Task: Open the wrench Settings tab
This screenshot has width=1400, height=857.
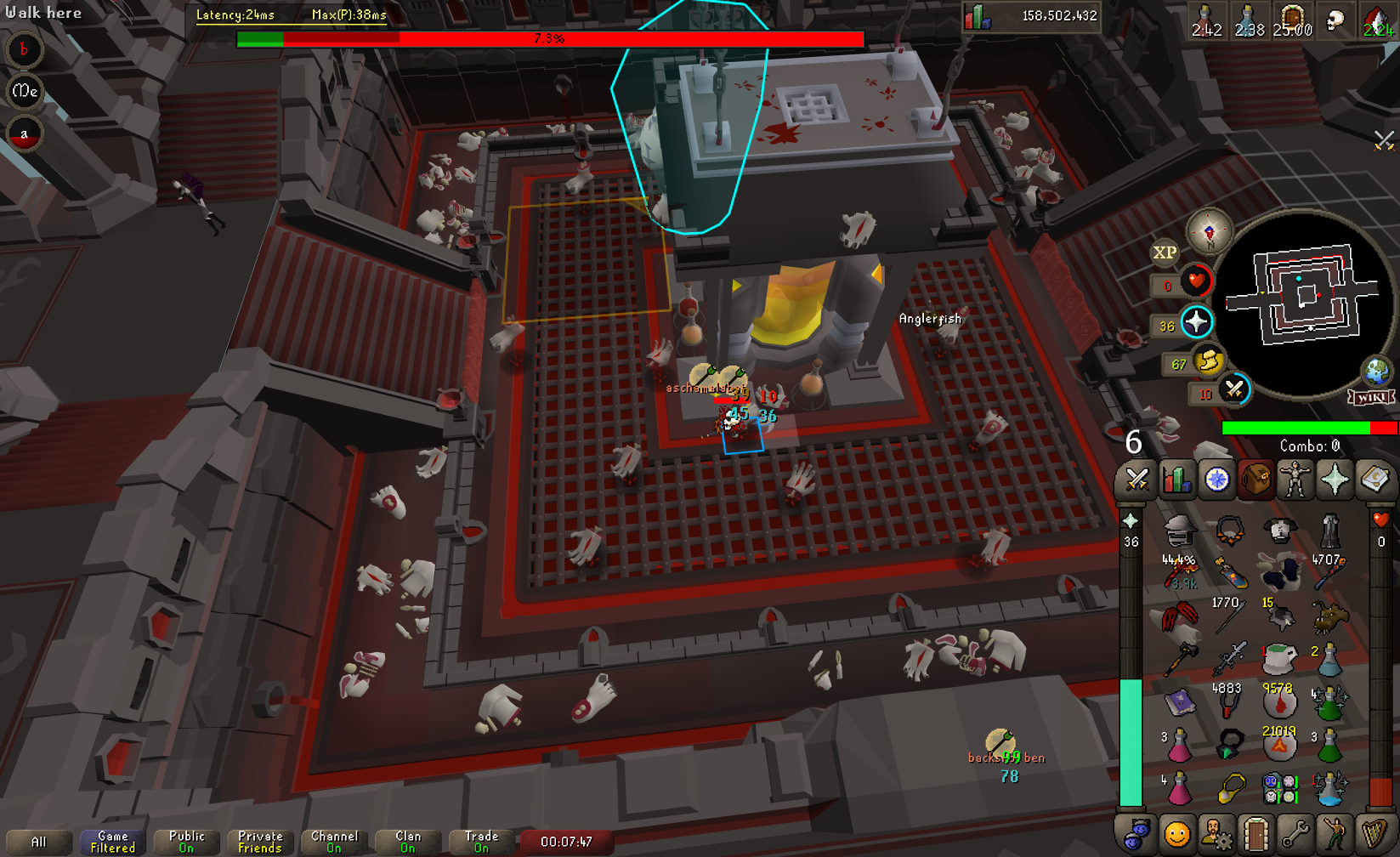Action: [1295, 834]
